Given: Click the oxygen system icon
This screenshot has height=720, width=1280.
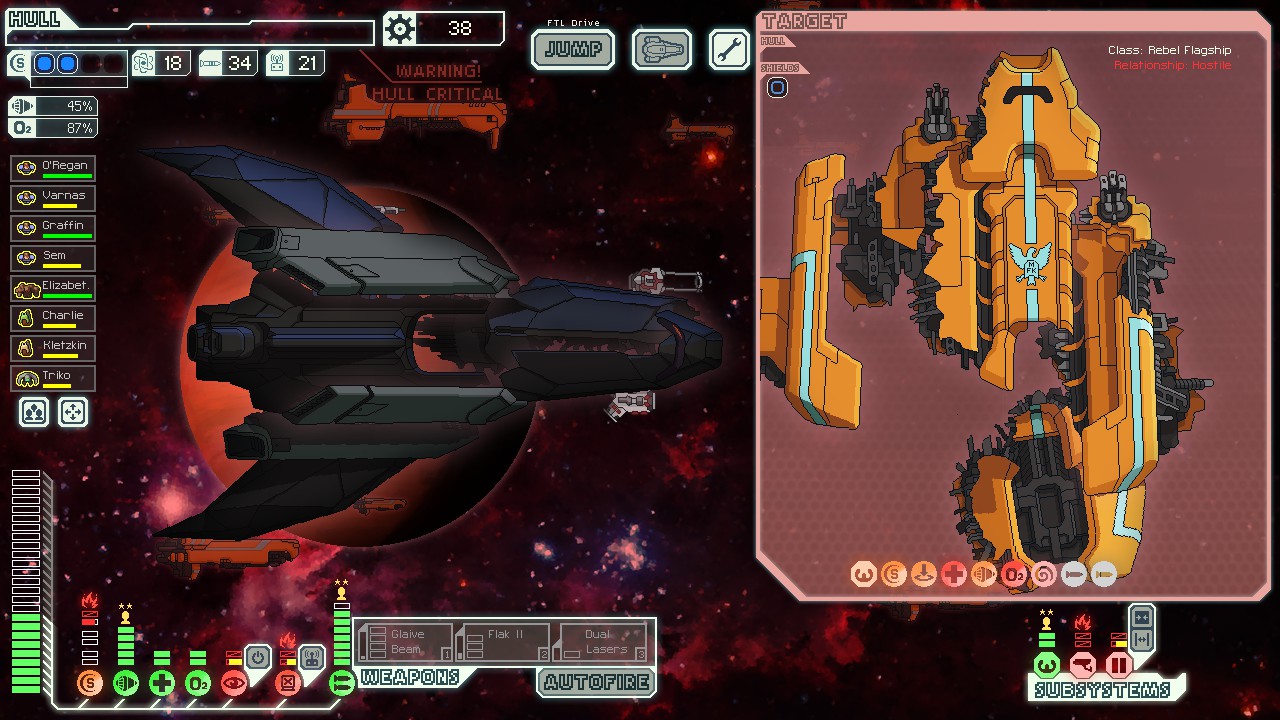Looking at the screenshot, I should (198, 684).
